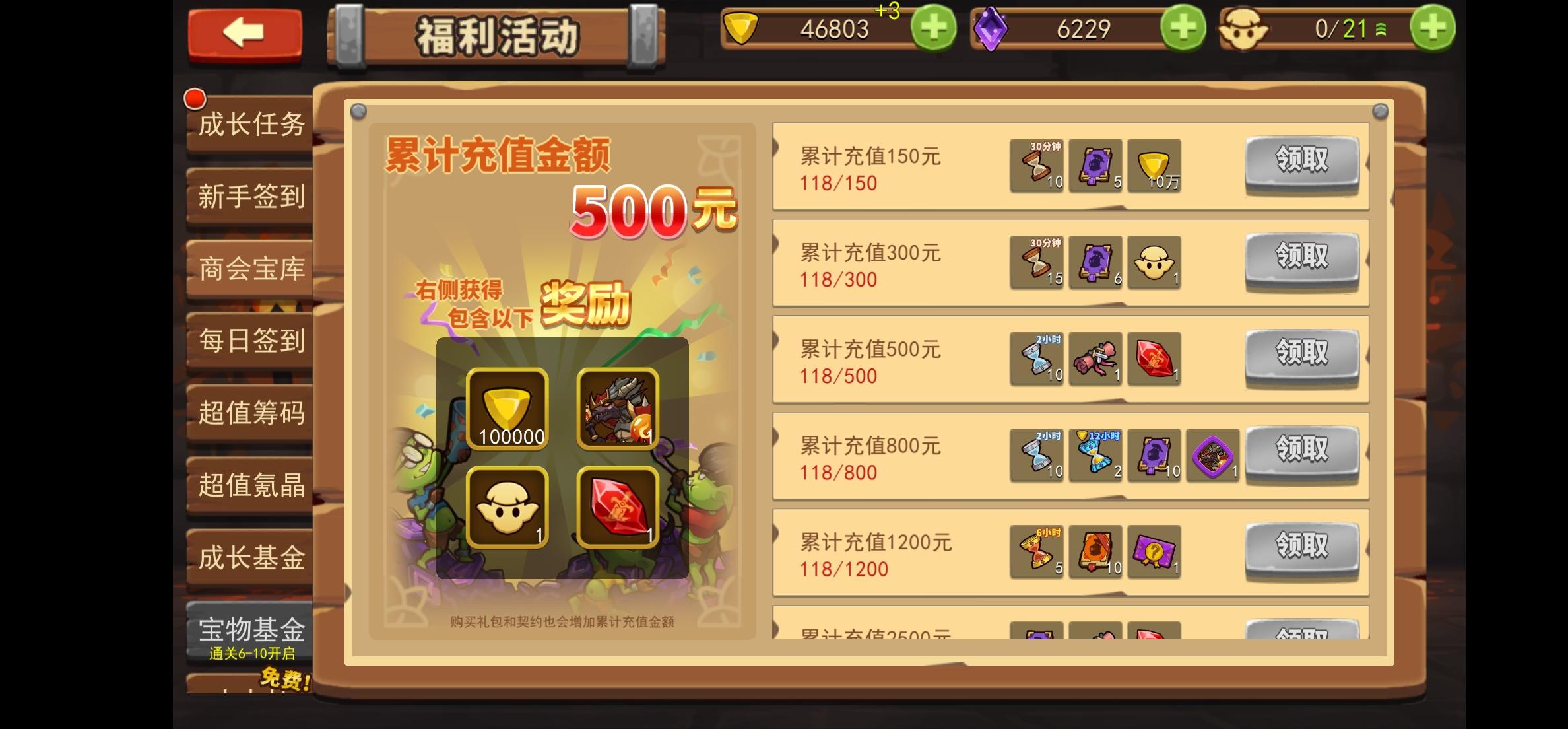Click the gold coin icon showing 100000 in reward preview
Image resolution: width=1568 pixels, height=729 pixels.
507,409
